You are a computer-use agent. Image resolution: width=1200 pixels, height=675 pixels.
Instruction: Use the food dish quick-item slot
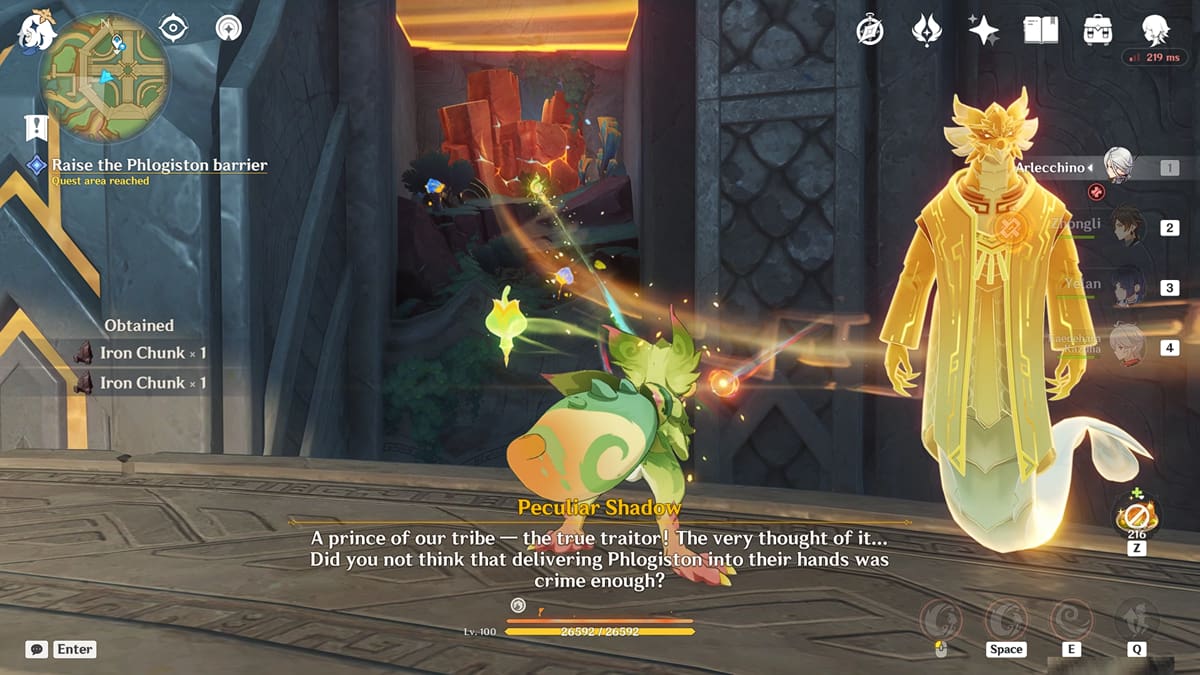click(1138, 516)
